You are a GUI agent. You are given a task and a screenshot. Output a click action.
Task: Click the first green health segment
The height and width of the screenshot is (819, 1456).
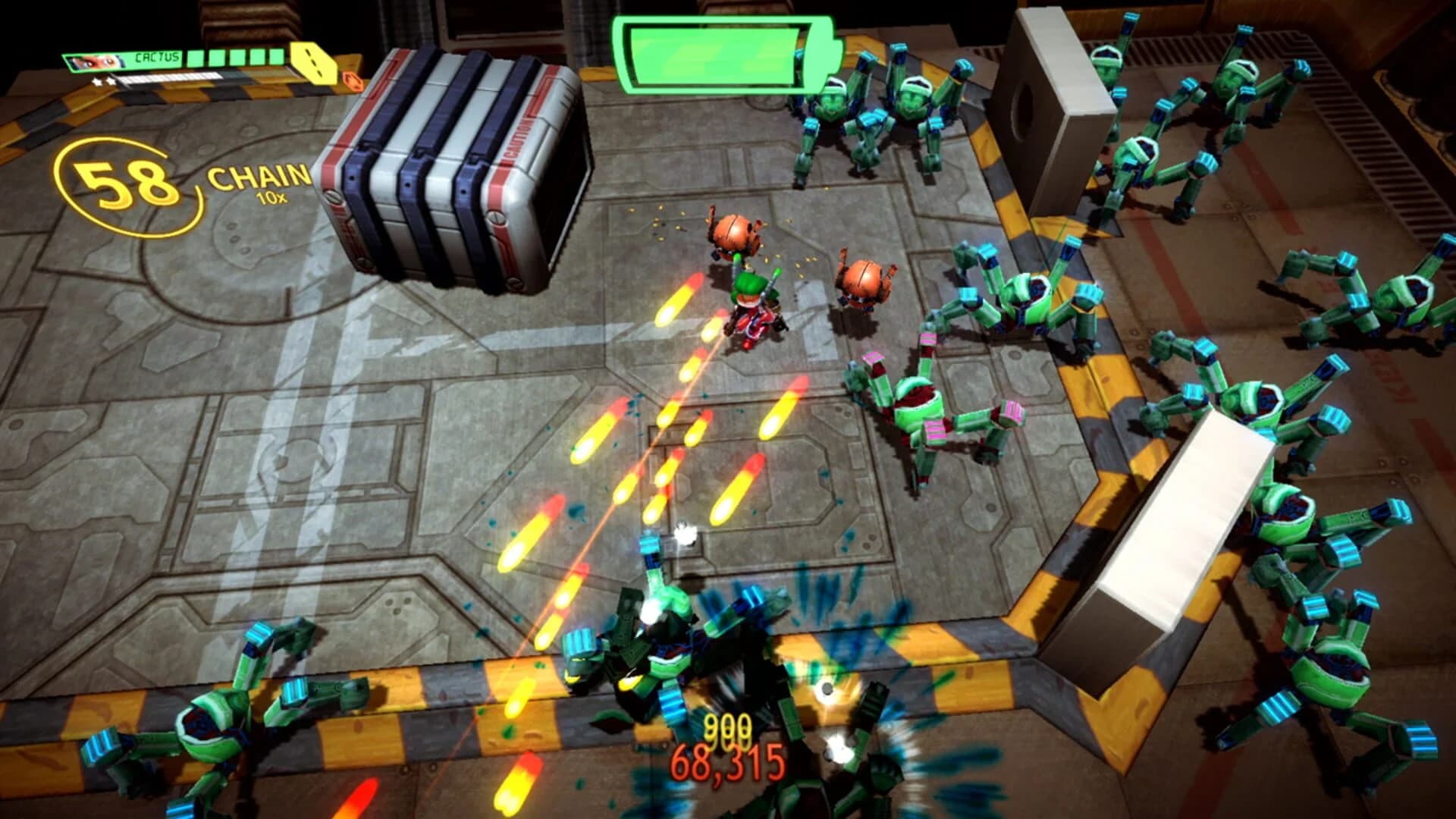196,58
